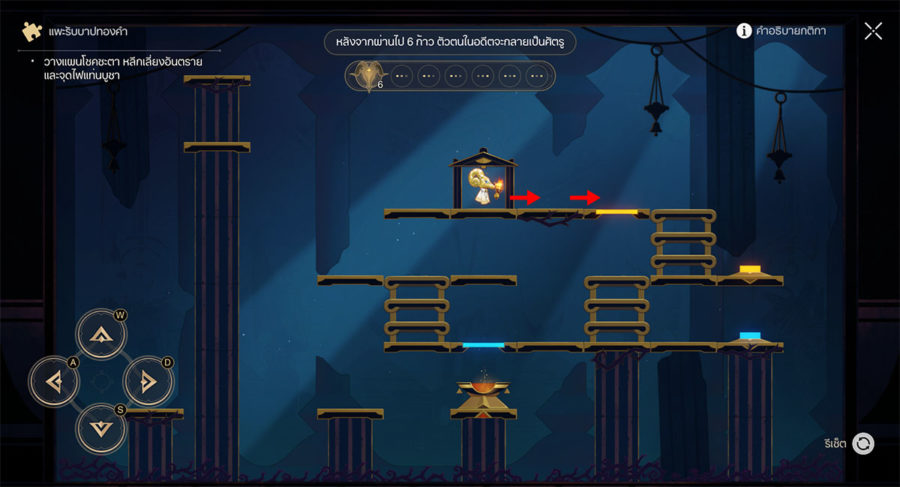Image resolution: width=900 pixels, height=487 pixels.
Task: Tap the right arrow movement button
Action: (x=148, y=381)
